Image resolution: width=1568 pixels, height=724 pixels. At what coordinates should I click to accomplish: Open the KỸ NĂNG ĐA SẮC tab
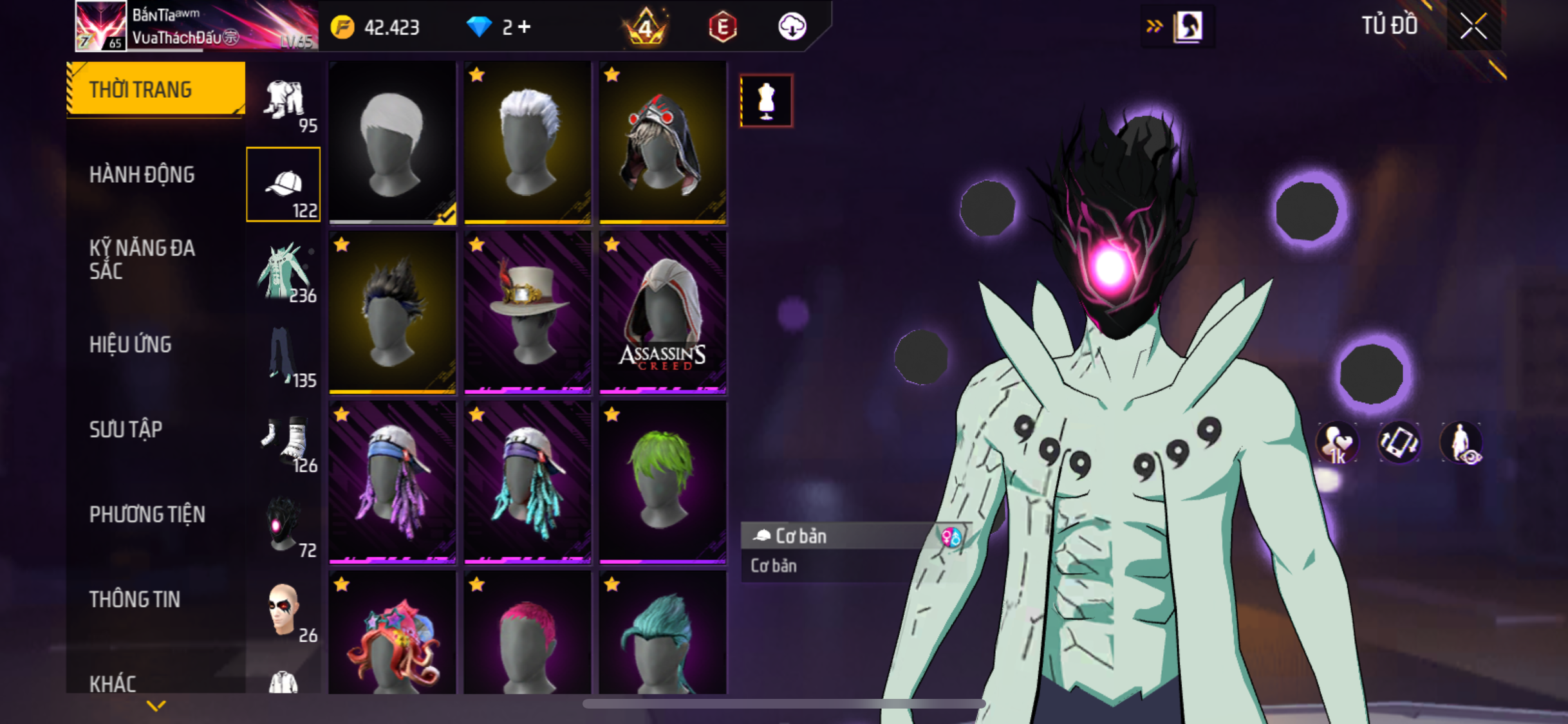(142, 259)
